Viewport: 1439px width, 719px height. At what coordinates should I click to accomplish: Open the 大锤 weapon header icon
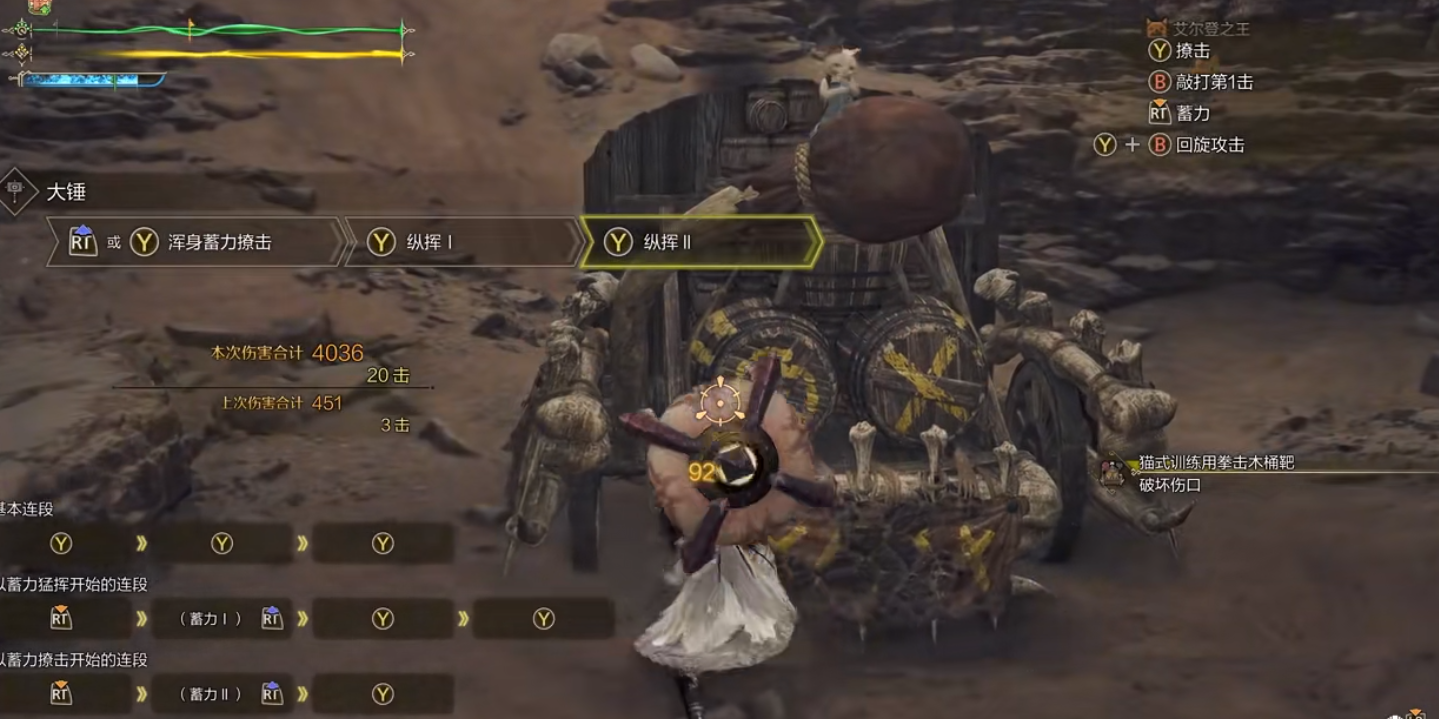click(x=17, y=190)
